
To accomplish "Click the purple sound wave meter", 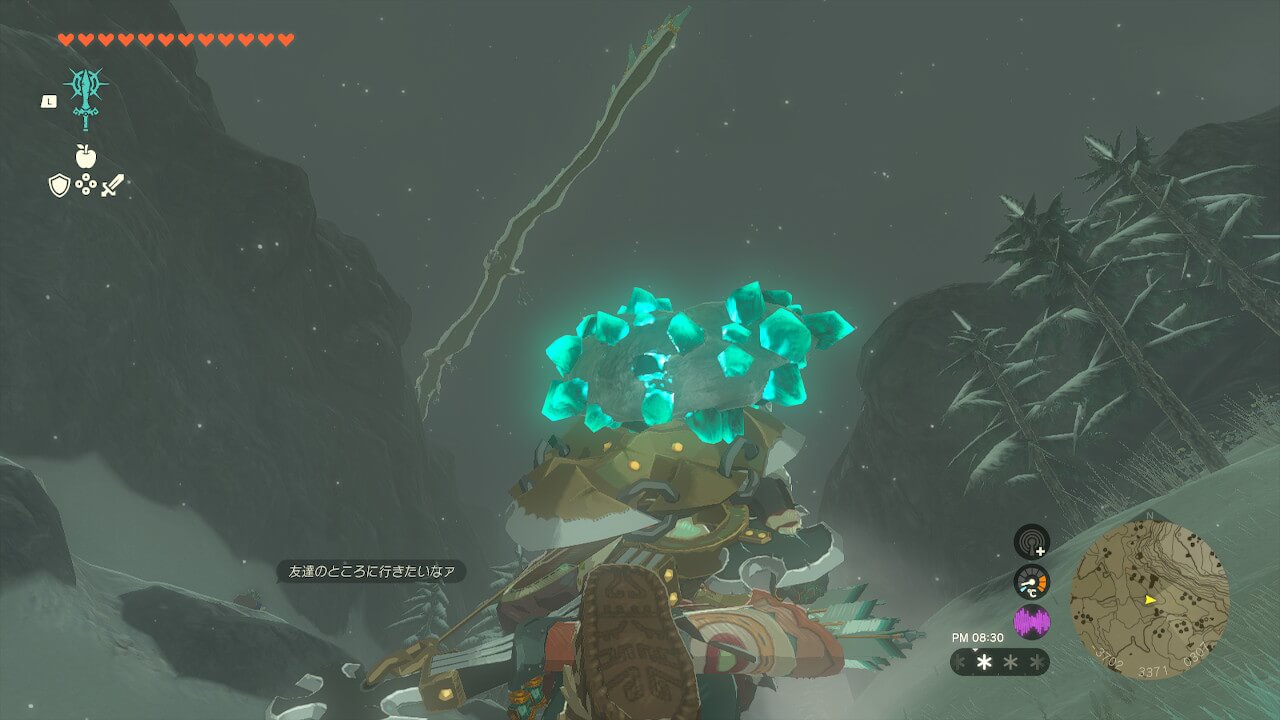I will 1031,621.
